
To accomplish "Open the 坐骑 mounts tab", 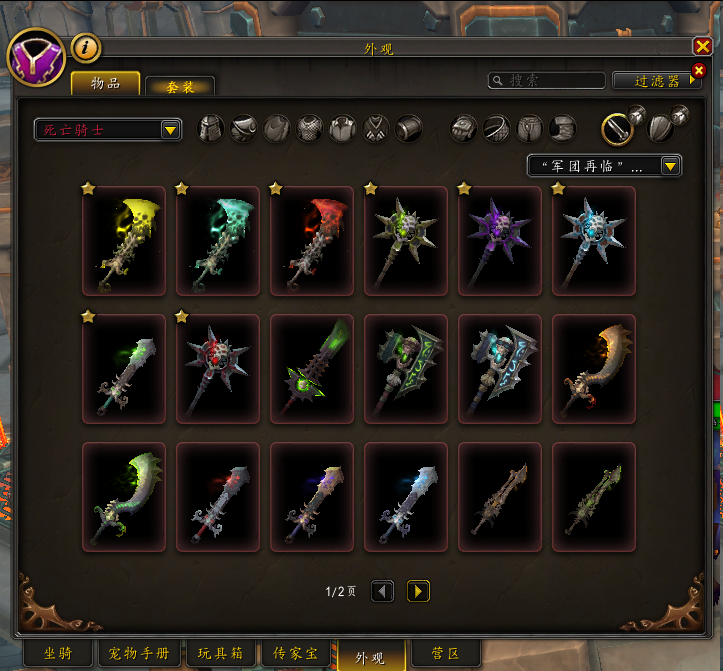I will click(58, 654).
